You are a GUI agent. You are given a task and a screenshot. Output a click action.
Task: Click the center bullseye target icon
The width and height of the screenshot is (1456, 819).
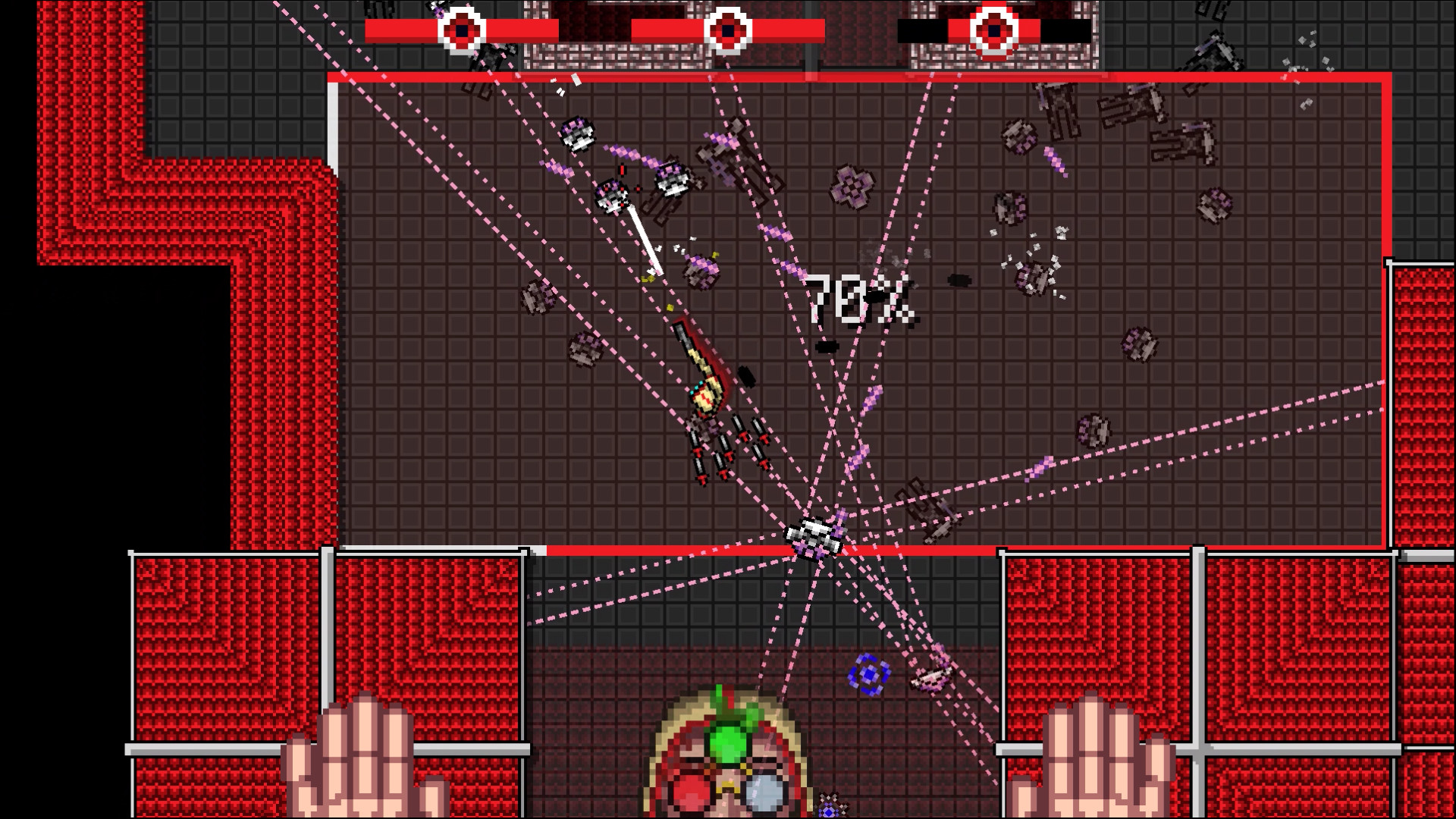[730, 29]
